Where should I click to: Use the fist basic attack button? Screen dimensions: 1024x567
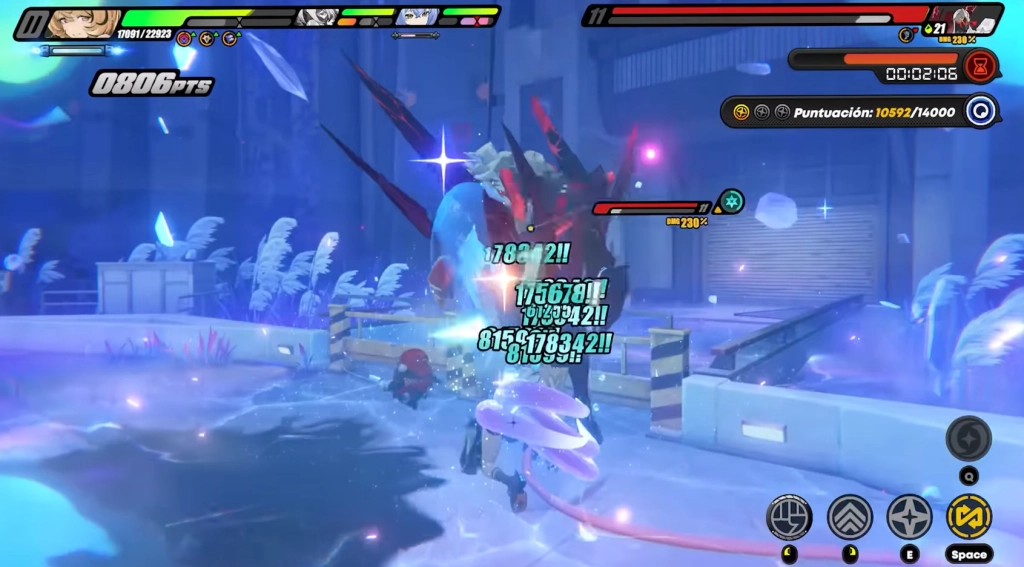coord(788,517)
